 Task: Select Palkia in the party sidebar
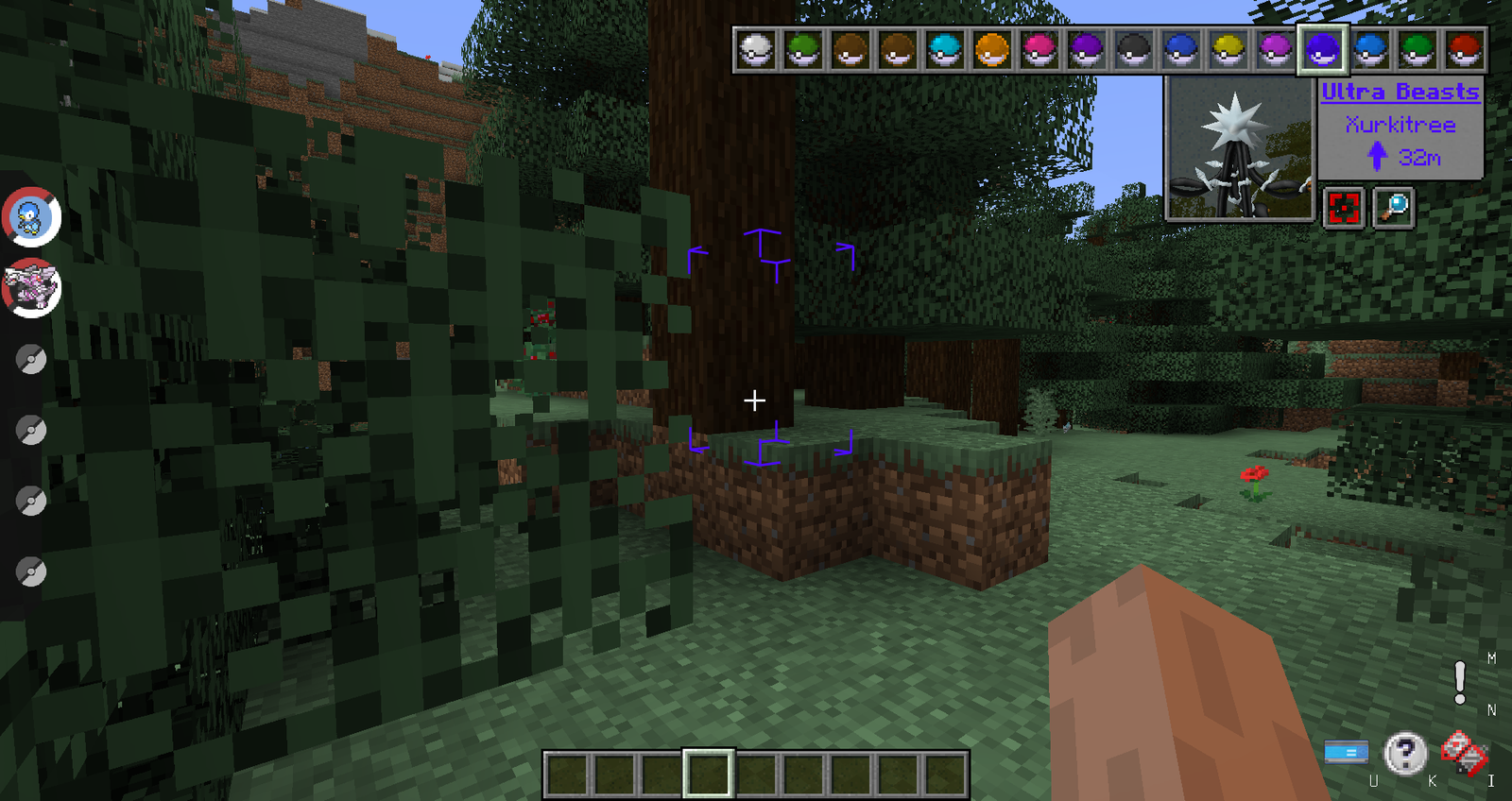pyautogui.click(x=28, y=288)
